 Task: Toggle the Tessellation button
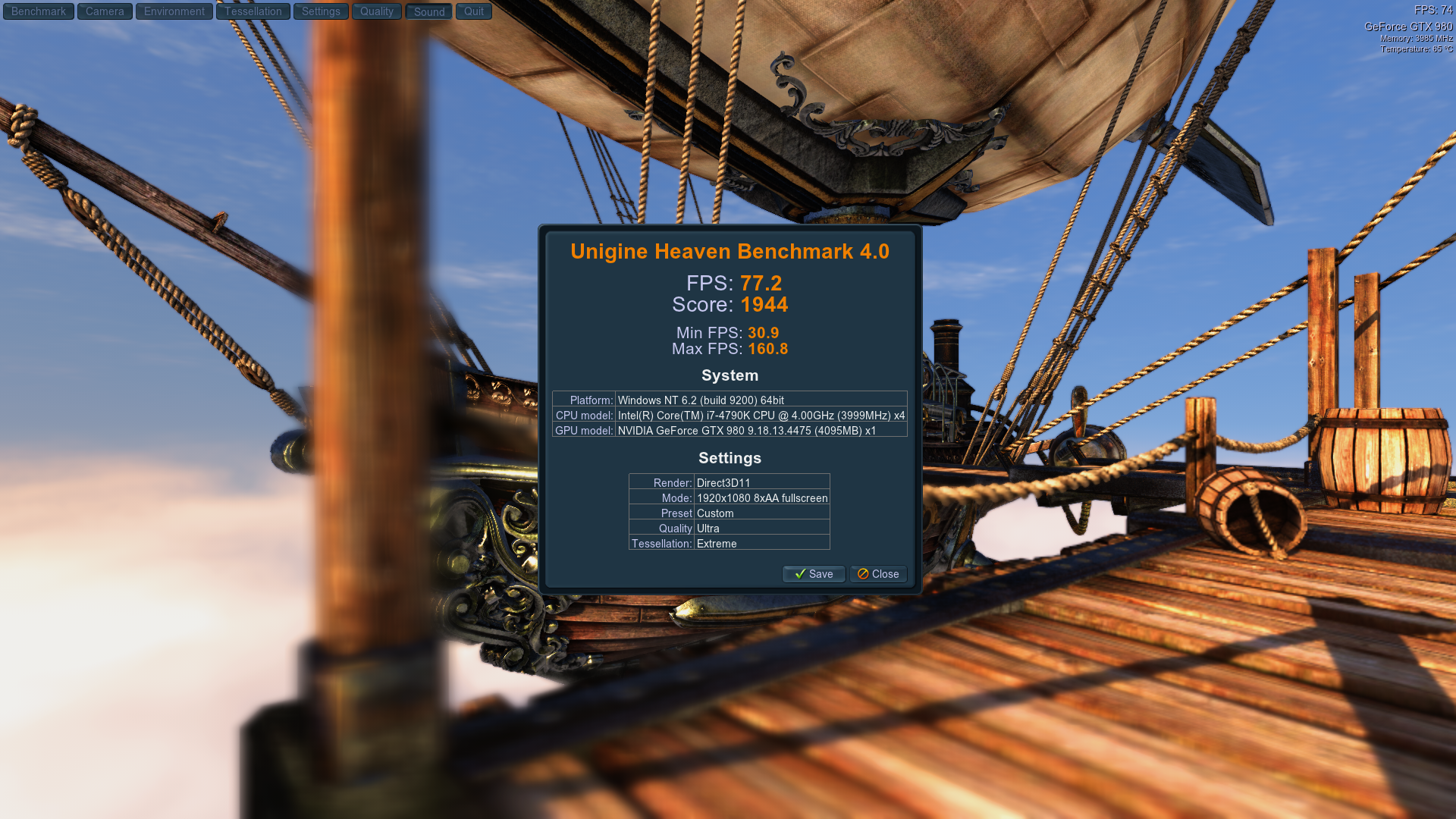pyautogui.click(x=253, y=11)
